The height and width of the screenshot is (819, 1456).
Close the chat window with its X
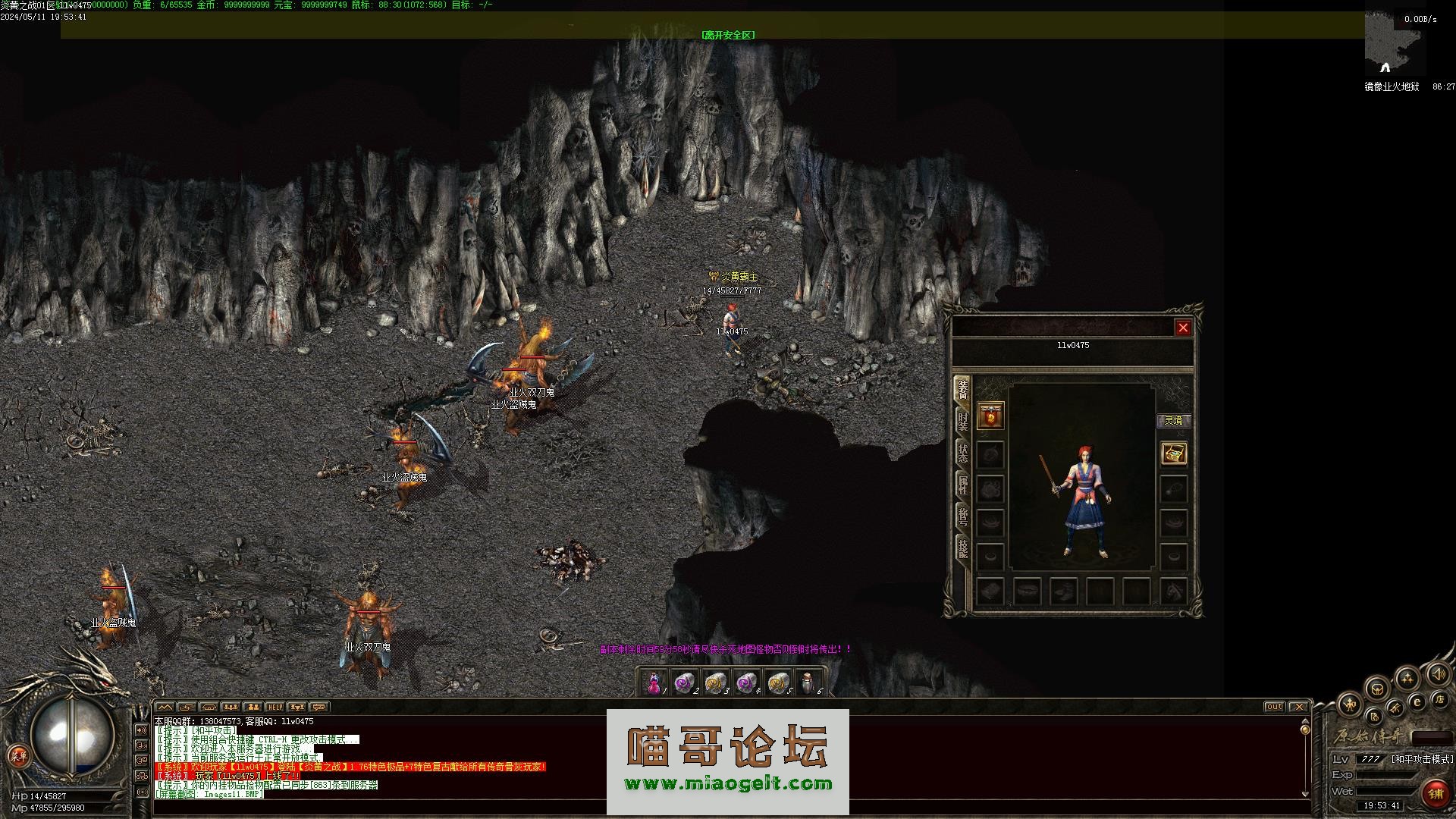[x=1299, y=707]
